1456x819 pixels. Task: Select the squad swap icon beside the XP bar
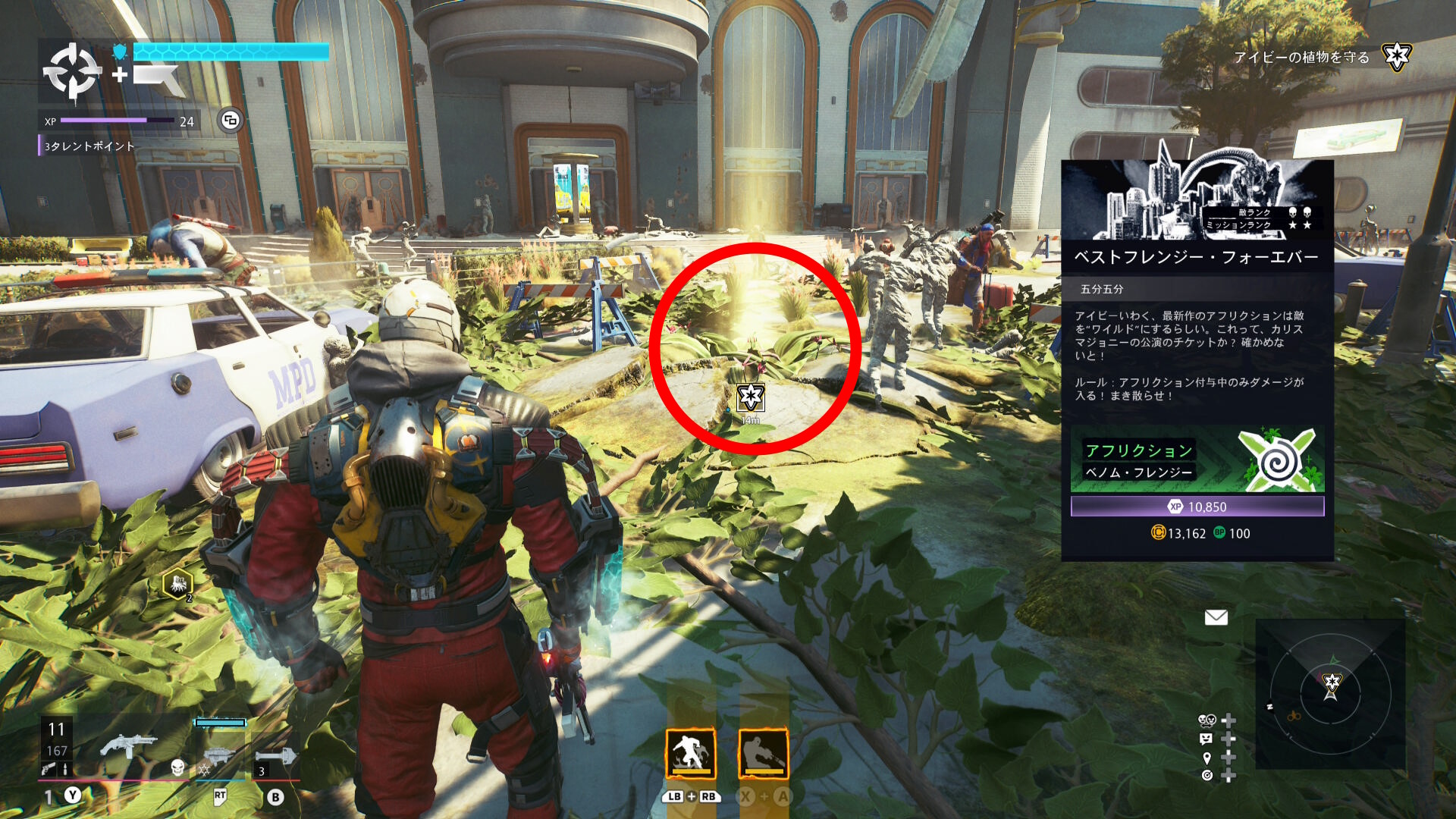coord(231,121)
